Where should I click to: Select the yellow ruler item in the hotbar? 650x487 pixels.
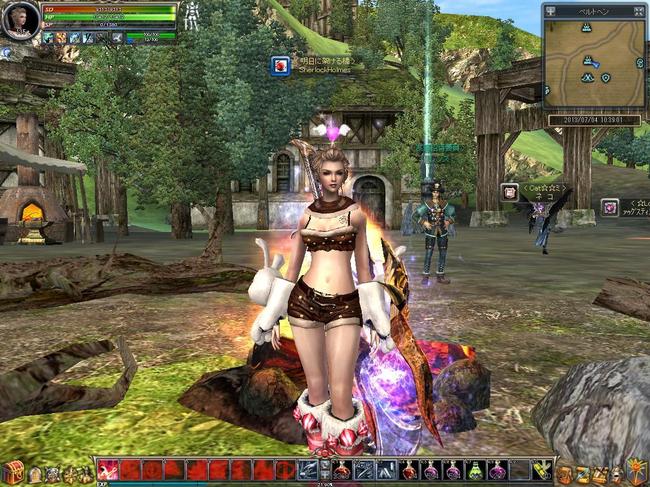coord(541,470)
